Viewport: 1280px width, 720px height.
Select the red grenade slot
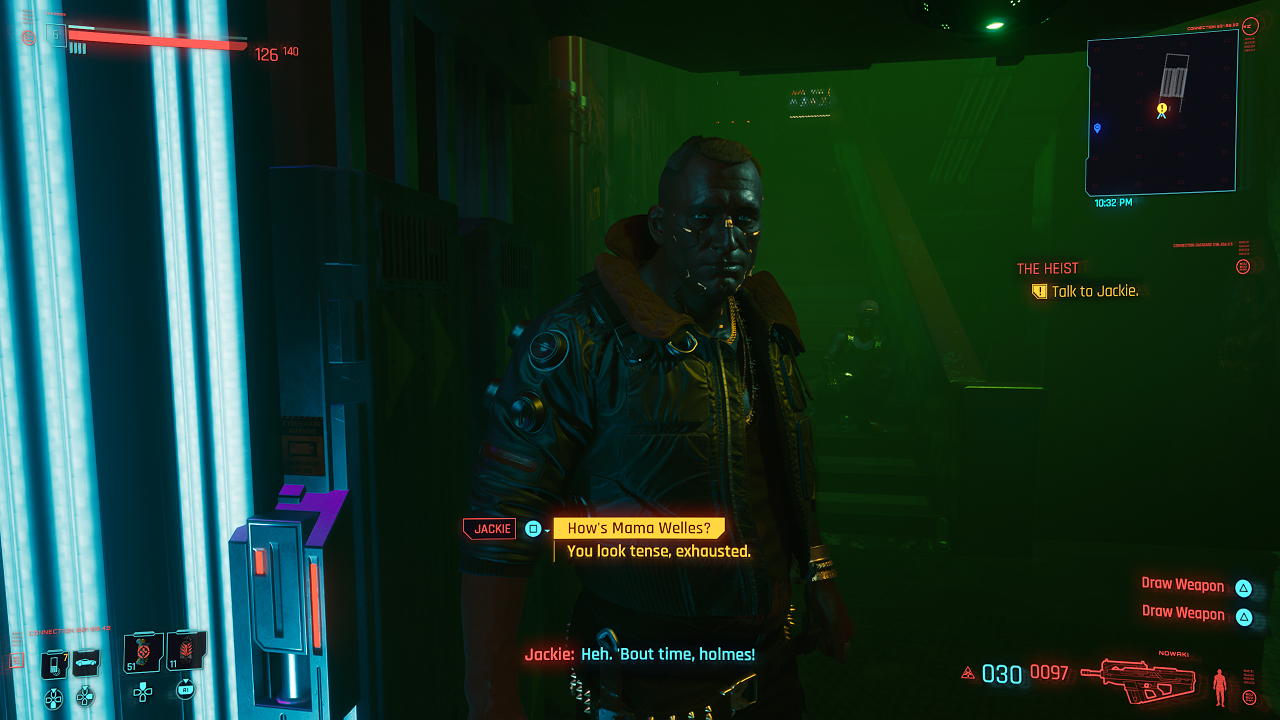click(x=186, y=654)
